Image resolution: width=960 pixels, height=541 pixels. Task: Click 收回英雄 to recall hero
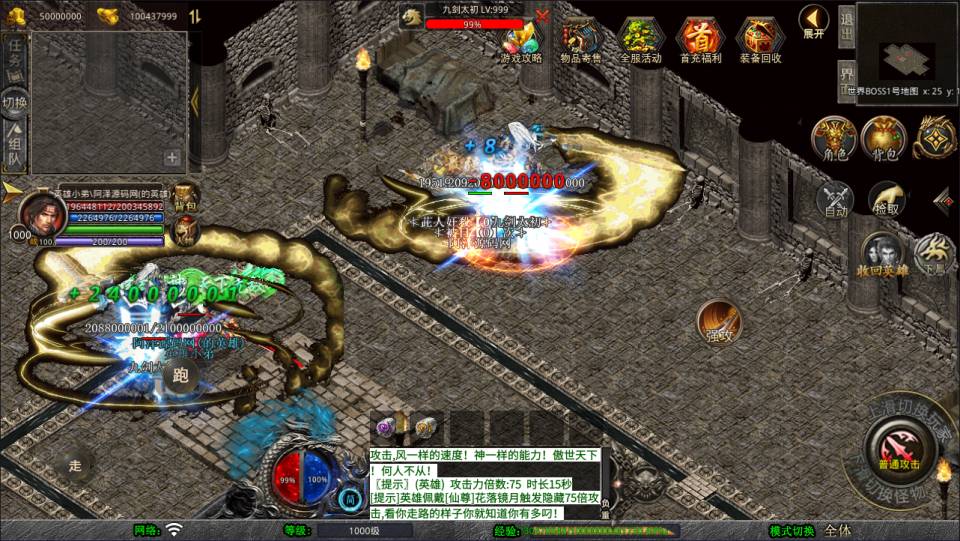[x=881, y=255]
